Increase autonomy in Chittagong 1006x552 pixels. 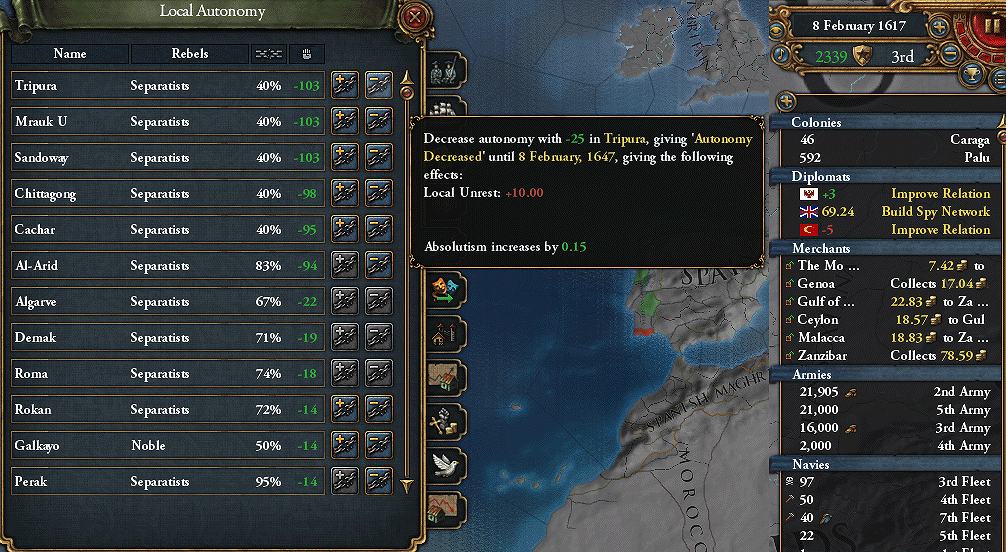point(344,194)
